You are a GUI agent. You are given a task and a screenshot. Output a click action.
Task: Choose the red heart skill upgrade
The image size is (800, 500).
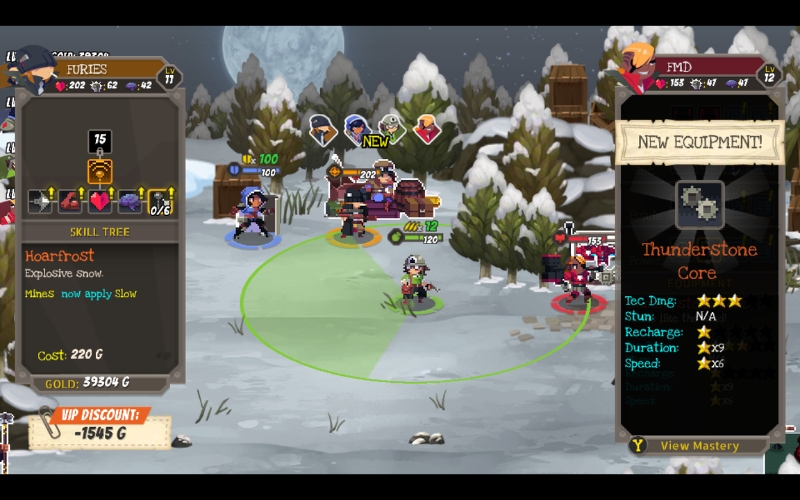(100, 202)
